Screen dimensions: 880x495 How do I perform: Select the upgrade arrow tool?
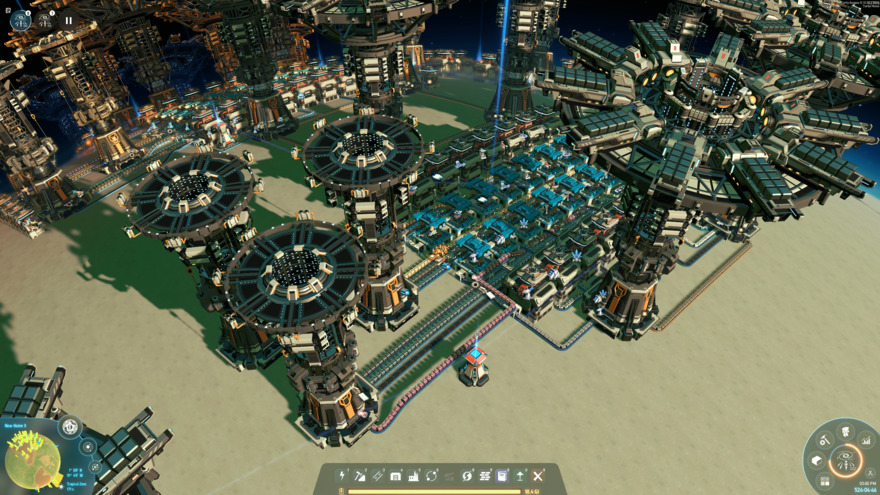click(520, 476)
